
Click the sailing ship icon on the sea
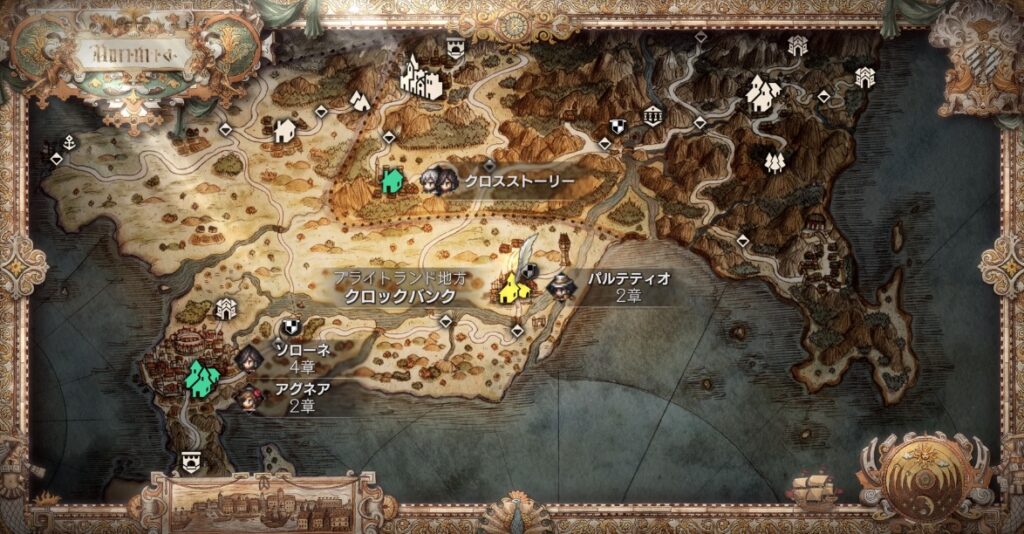coord(808,489)
